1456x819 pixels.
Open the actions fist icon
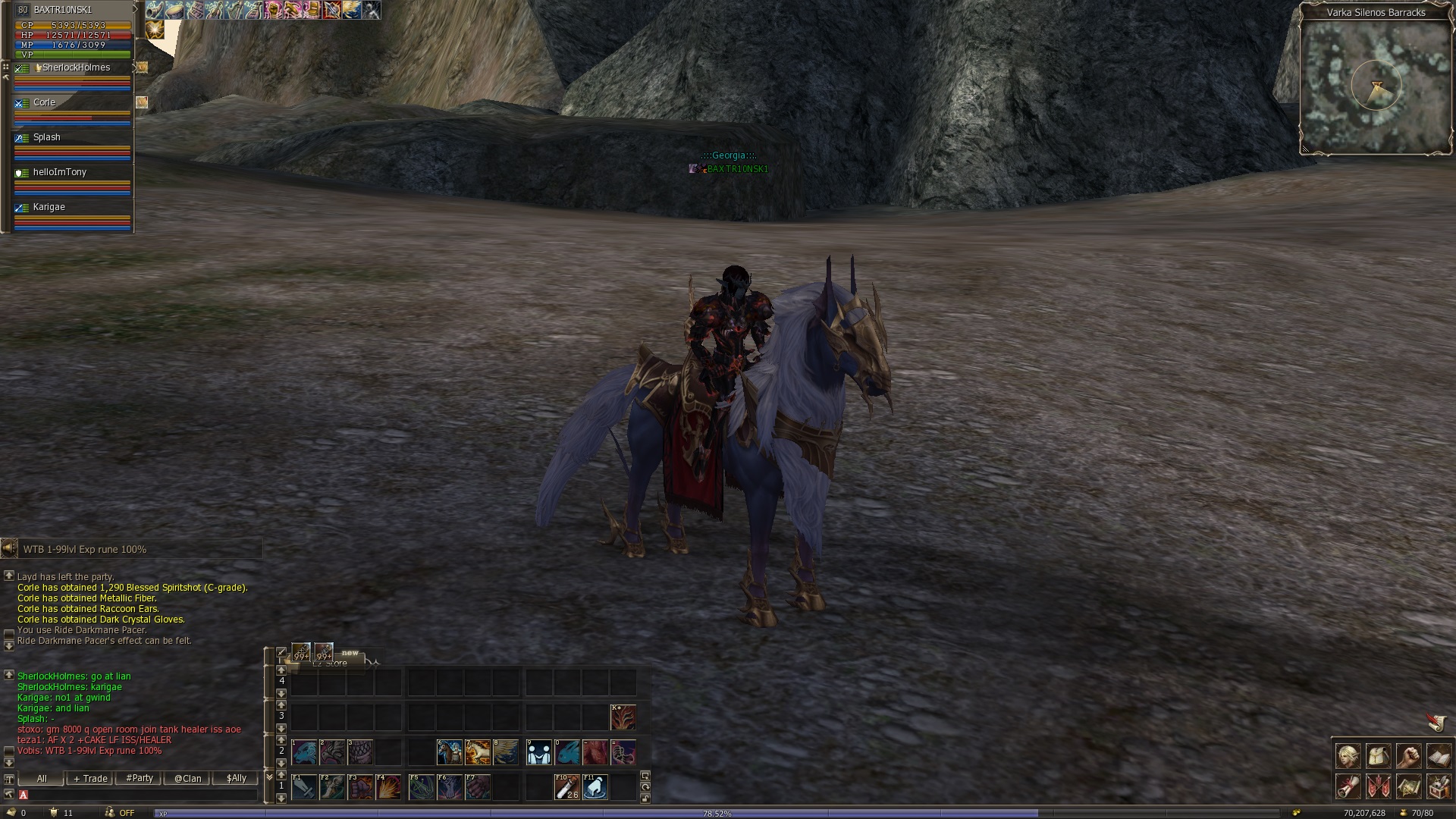pyautogui.click(x=1409, y=757)
